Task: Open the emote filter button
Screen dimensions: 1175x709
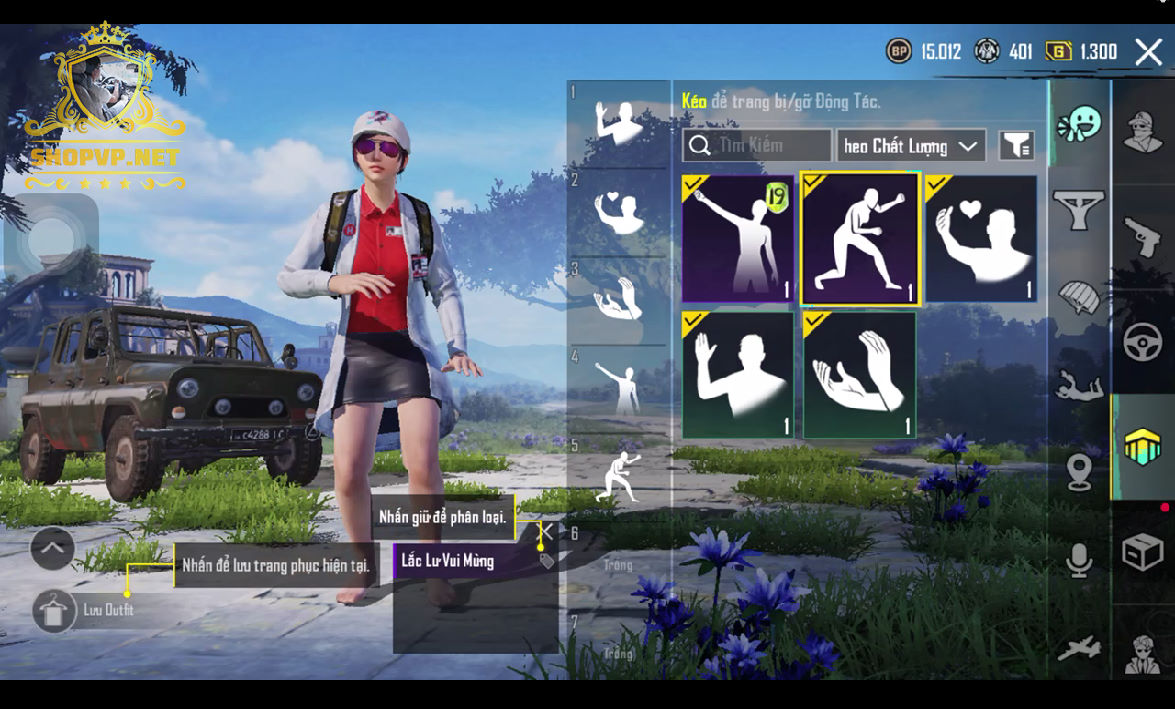Action: tap(1016, 146)
